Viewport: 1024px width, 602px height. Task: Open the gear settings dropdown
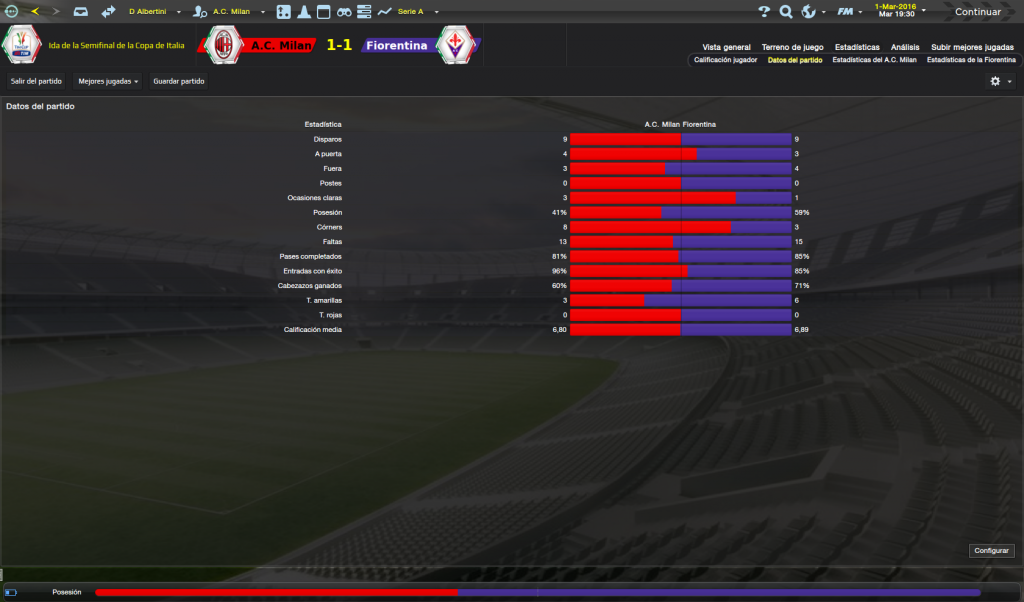coord(999,81)
